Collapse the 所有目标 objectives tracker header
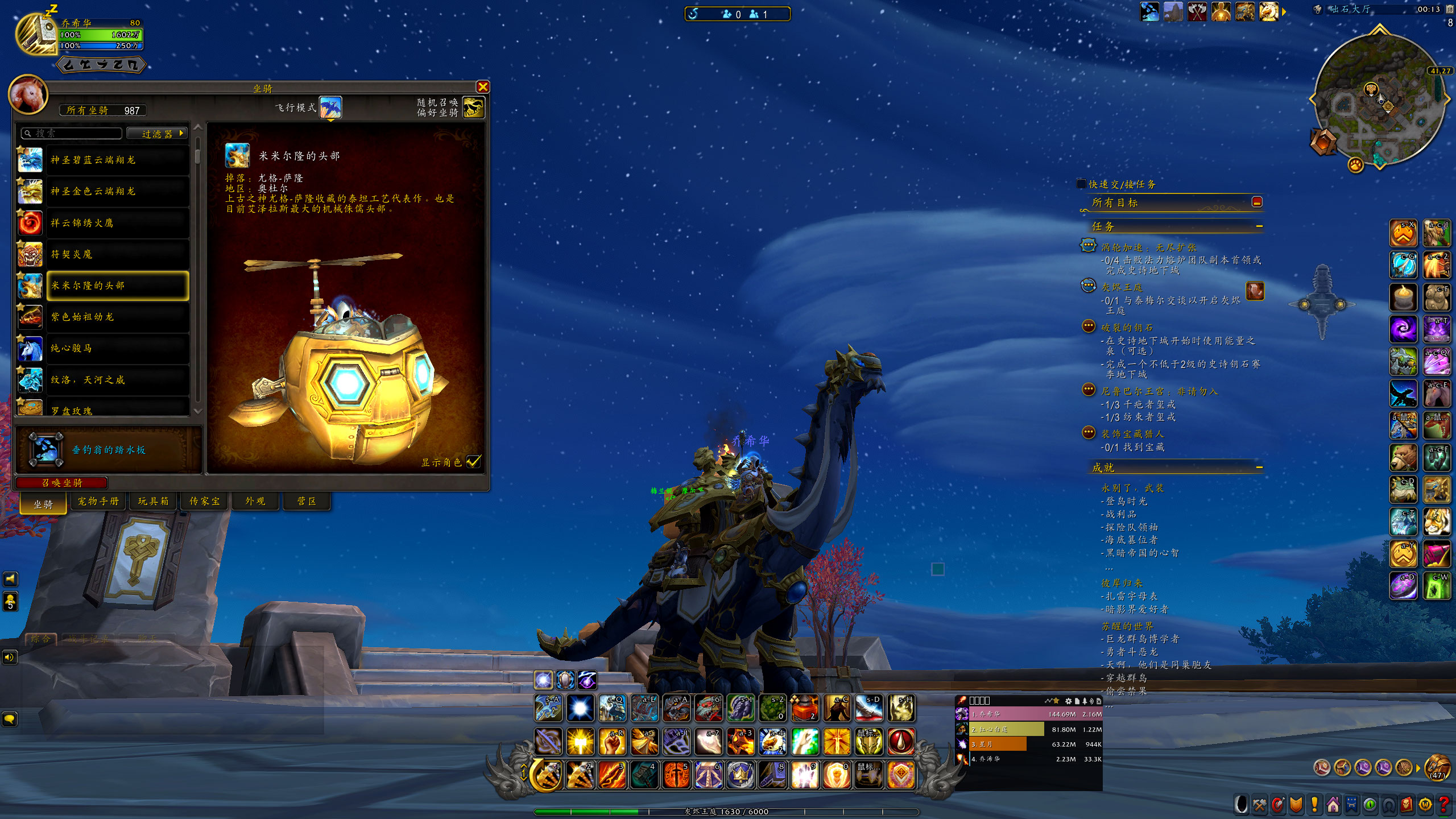This screenshot has height=819, width=1456. click(1257, 202)
